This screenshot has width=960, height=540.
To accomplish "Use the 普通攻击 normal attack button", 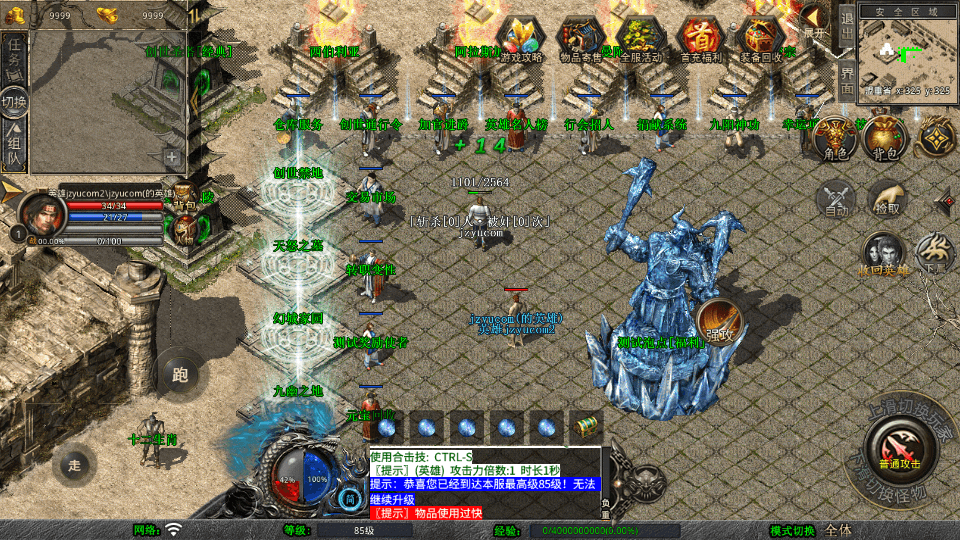I will pyautogui.click(x=898, y=445).
